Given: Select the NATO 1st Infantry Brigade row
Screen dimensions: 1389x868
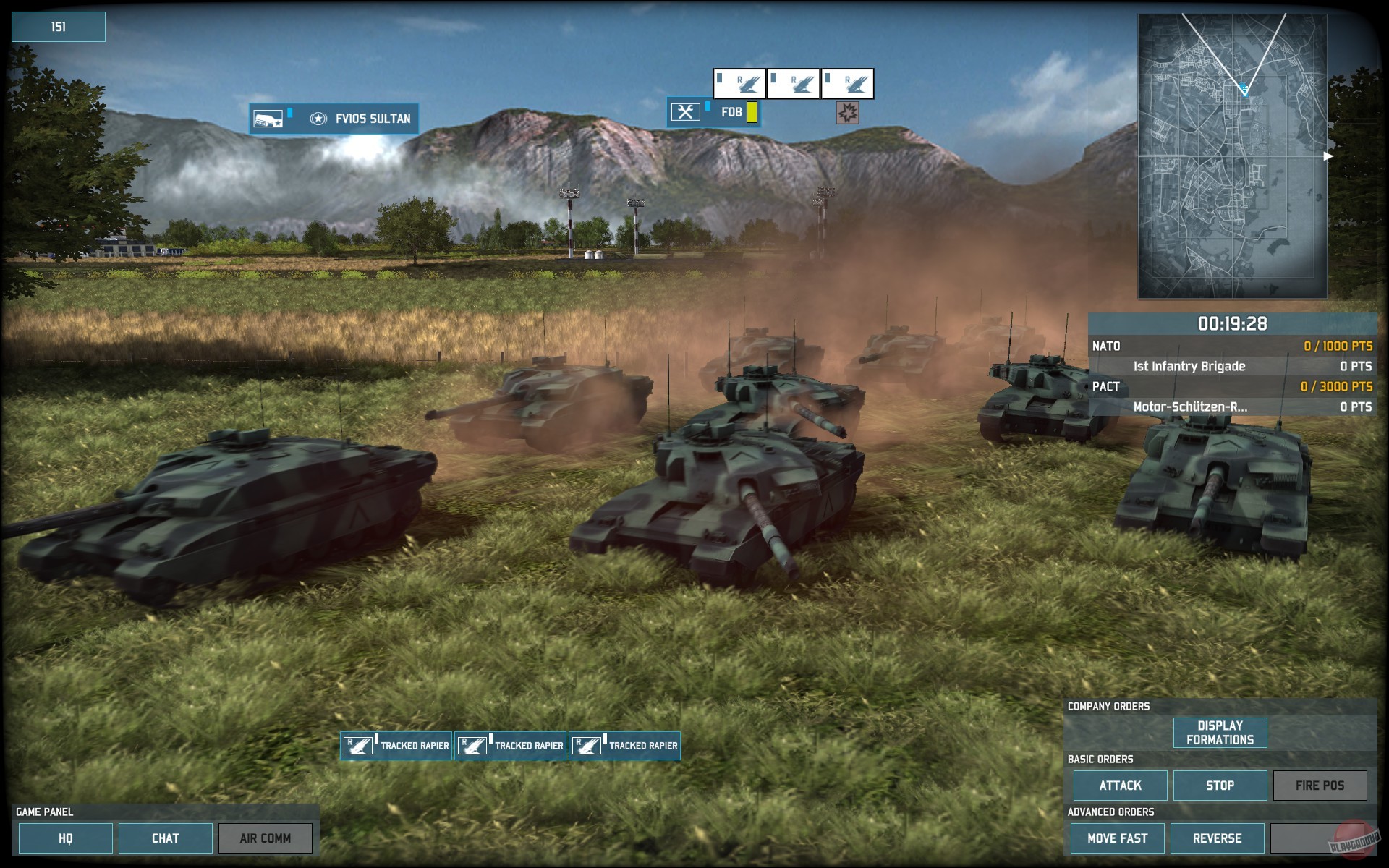Looking at the screenshot, I should point(1232,366).
